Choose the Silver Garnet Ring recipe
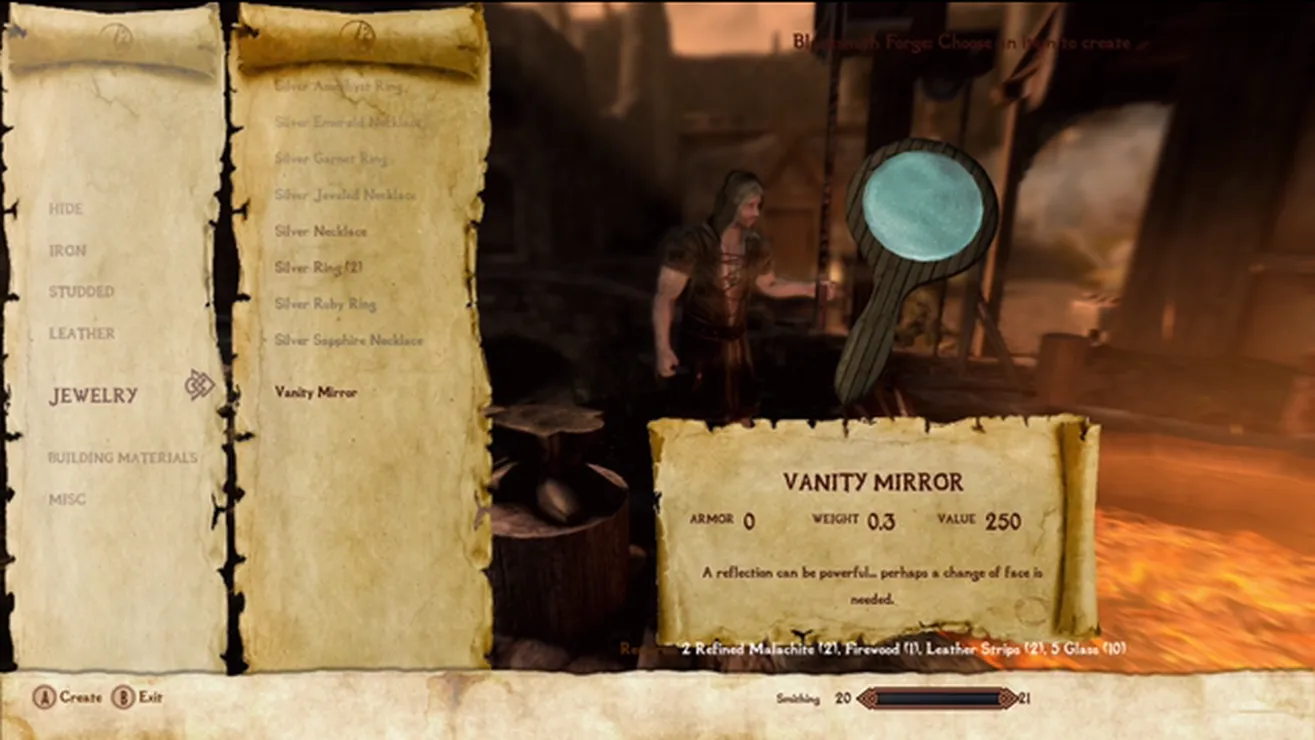Image resolution: width=1315 pixels, height=740 pixels. tap(331, 158)
